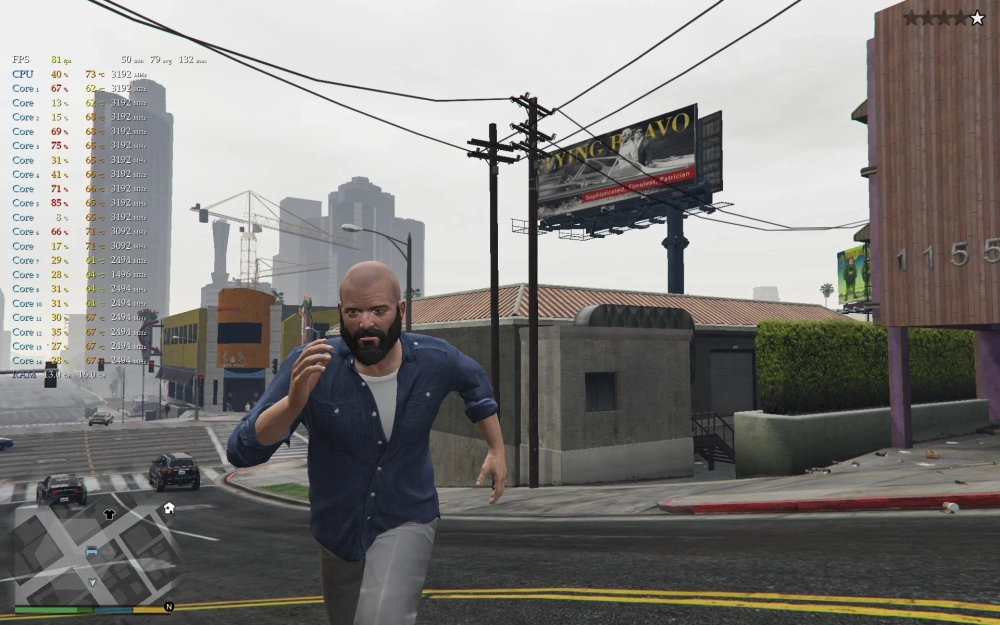The image size is (1000, 625).
Task: Click the north compass marker on minimap
Action: tap(169, 606)
